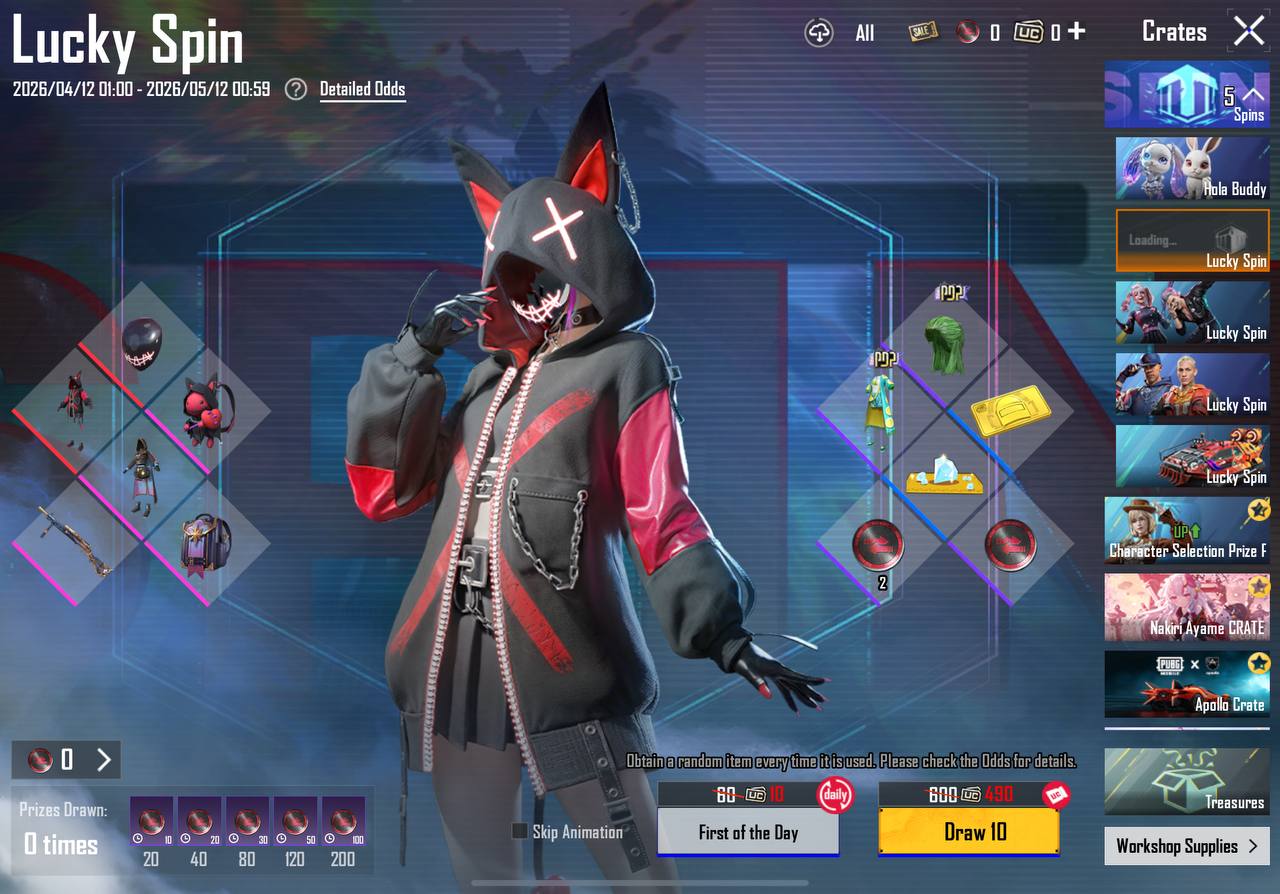Expand the lucky coin counter arrow

[x=104, y=760]
